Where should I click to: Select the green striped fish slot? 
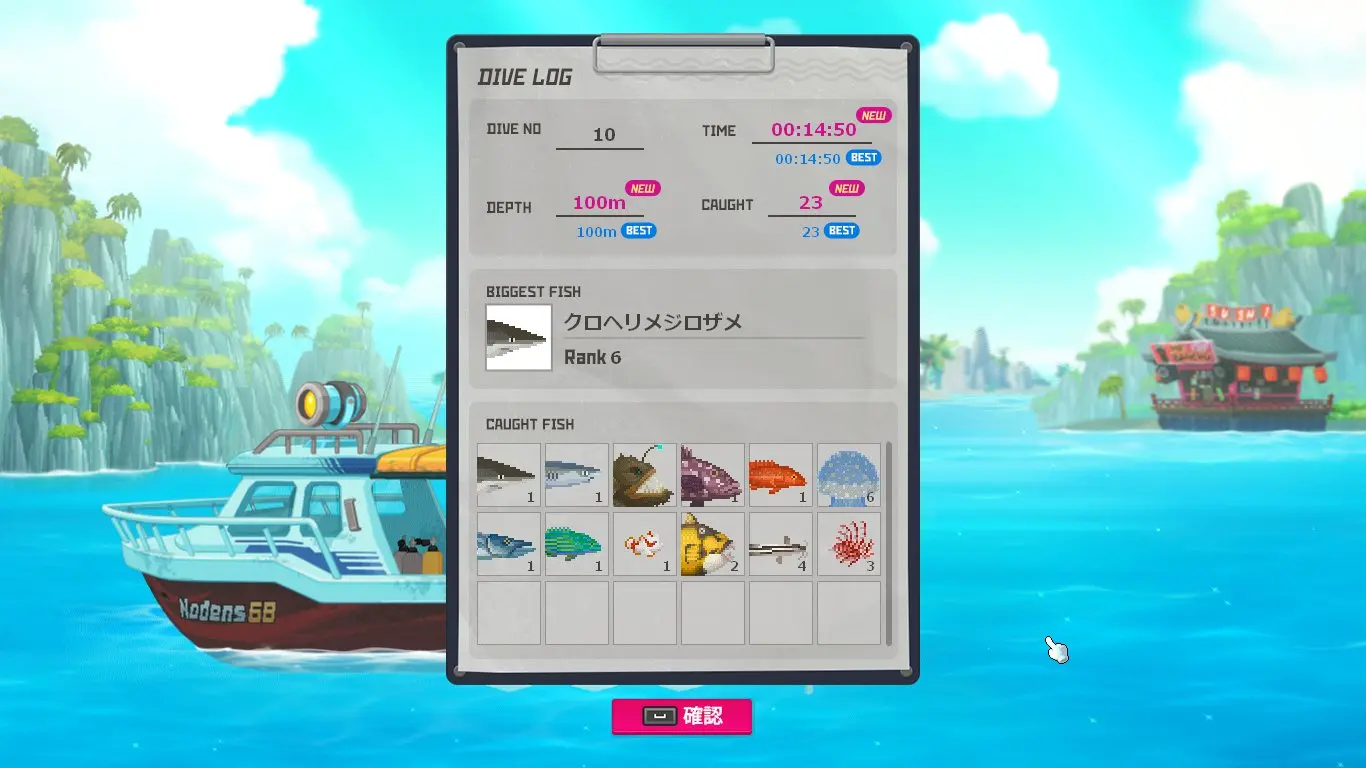tap(577, 544)
